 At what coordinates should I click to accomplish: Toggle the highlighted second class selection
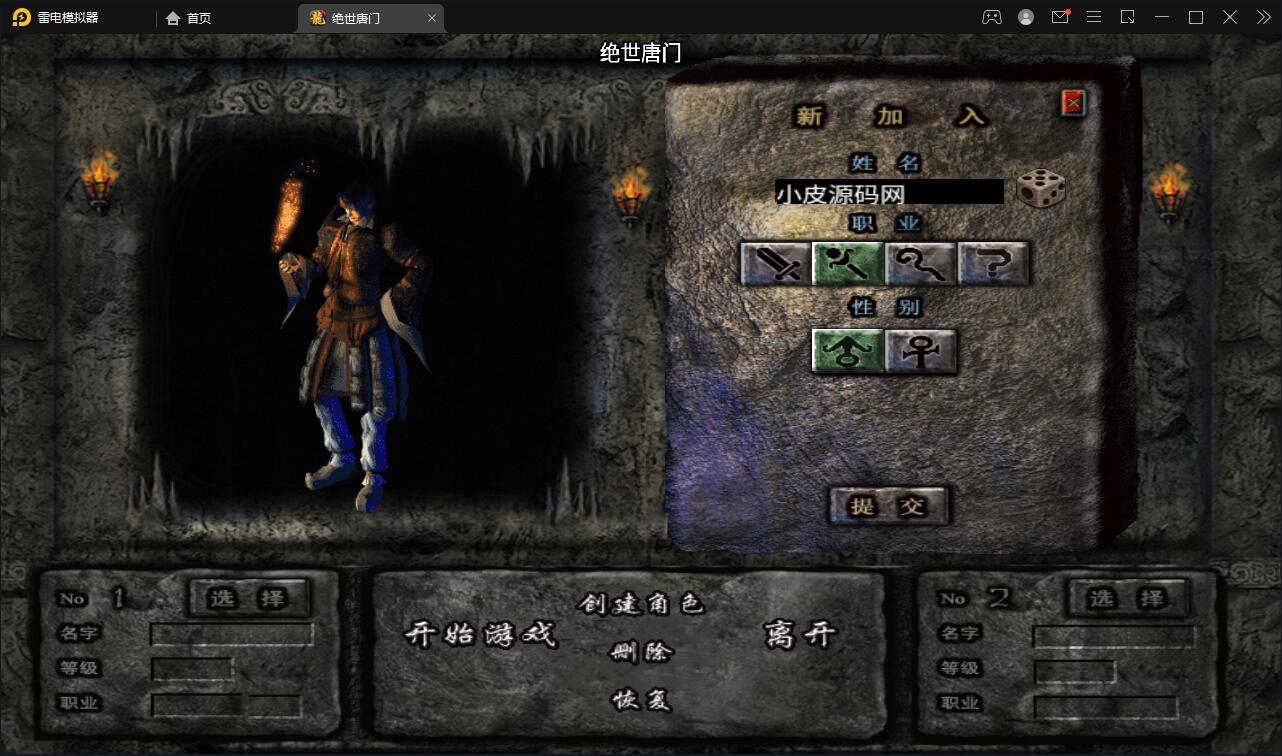point(848,263)
